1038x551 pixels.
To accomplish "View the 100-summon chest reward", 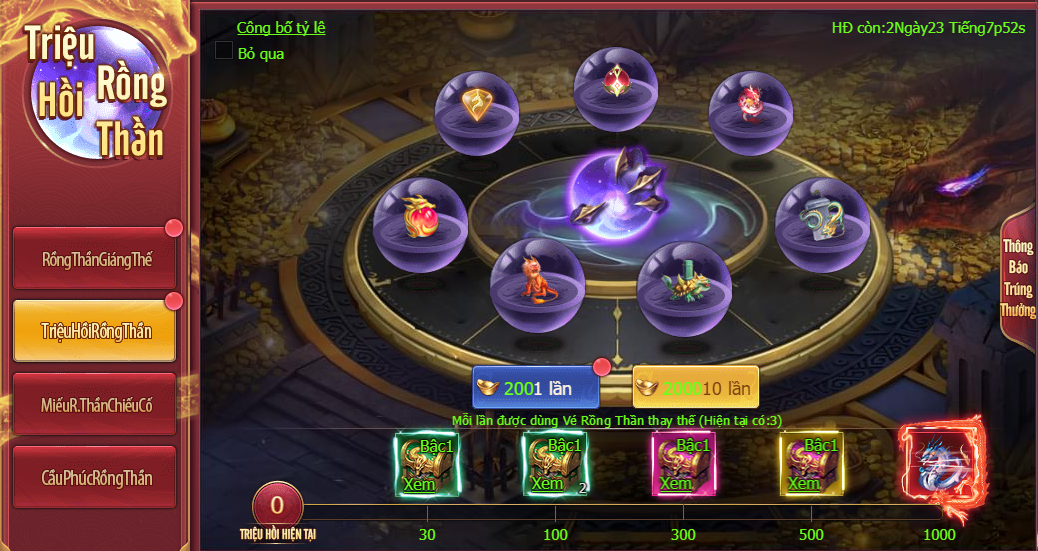I will (x=555, y=465).
